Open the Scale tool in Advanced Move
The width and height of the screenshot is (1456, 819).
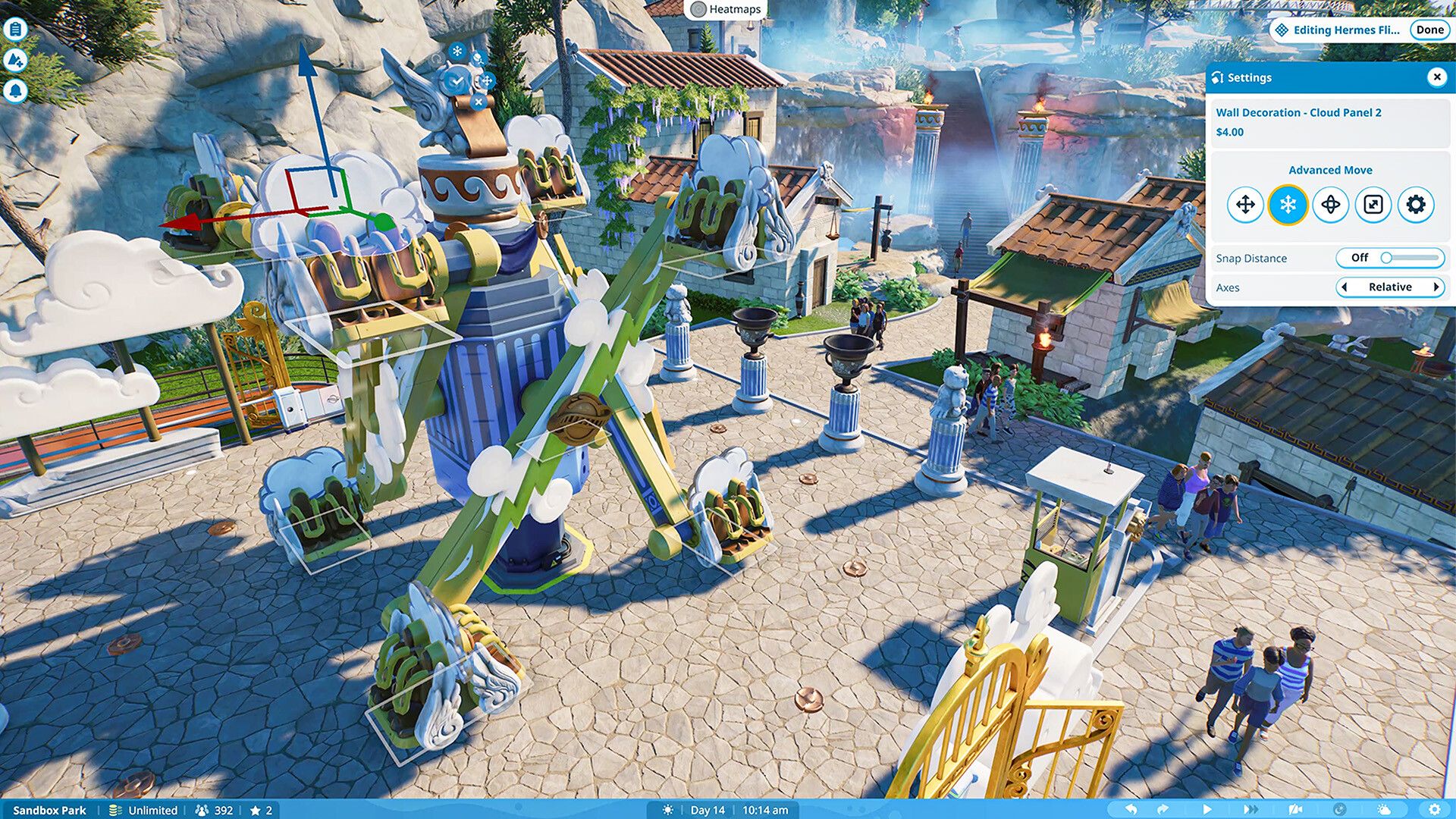tap(1373, 205)
